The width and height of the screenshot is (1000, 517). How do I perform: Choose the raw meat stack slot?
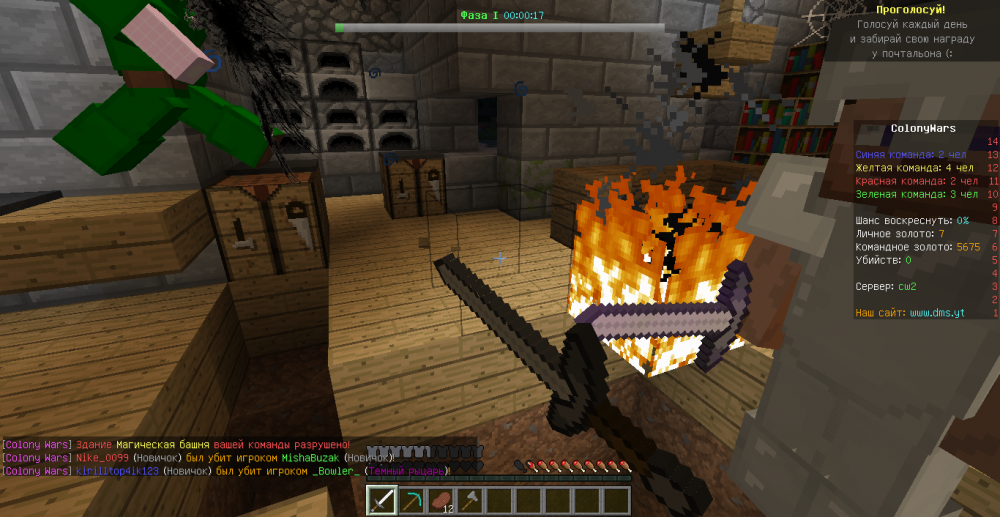pos(440,499)
